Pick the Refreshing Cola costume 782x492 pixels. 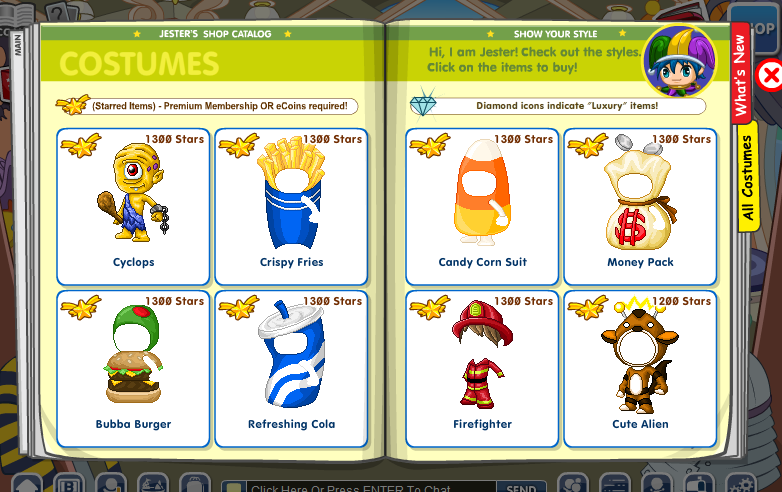(x=291, y=367)
